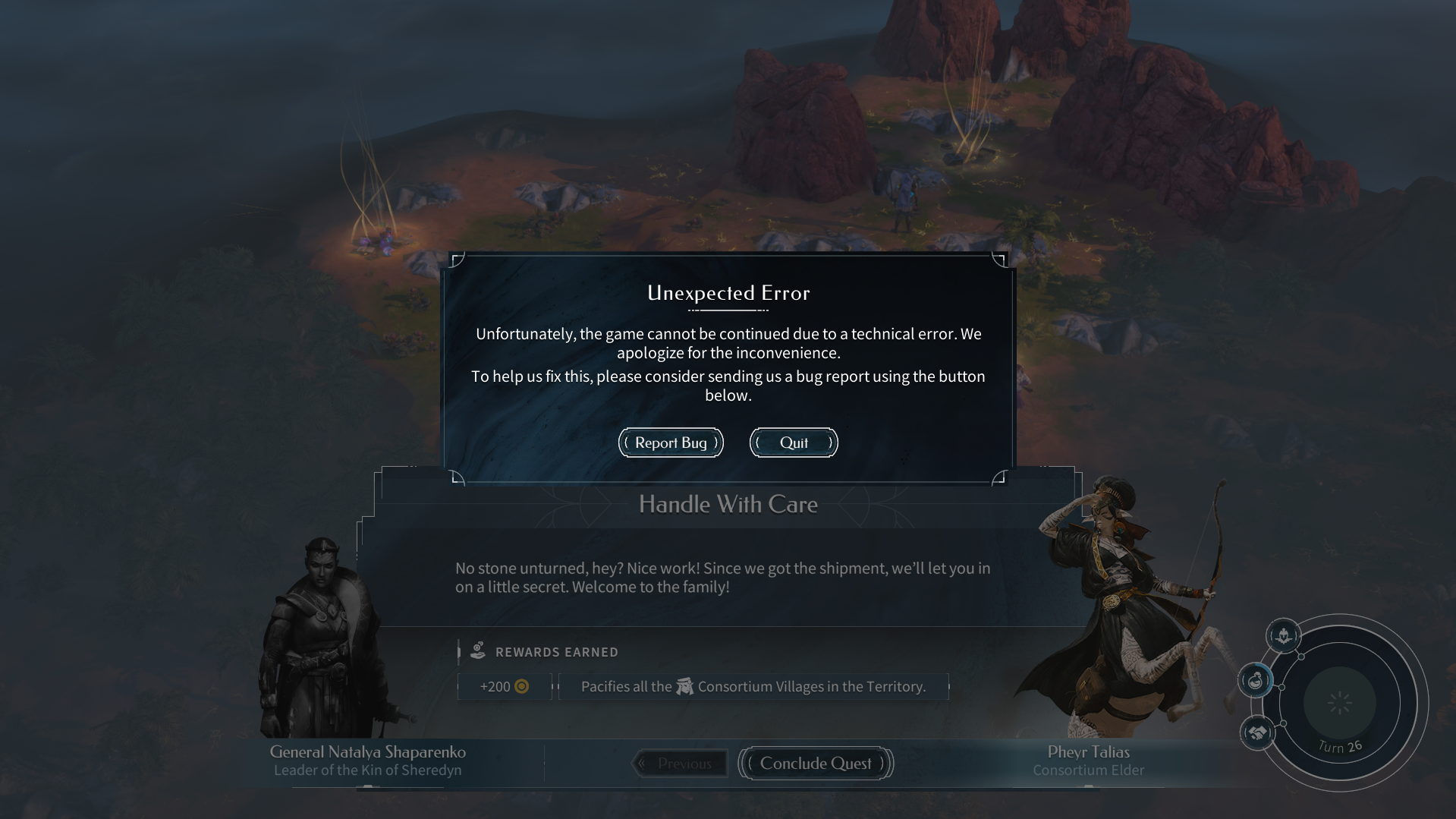Image resolution: width=1456 pixels, height=819 pixels.
Task: Click the Handle With Care quest title
Action: (x=728, y=504)
